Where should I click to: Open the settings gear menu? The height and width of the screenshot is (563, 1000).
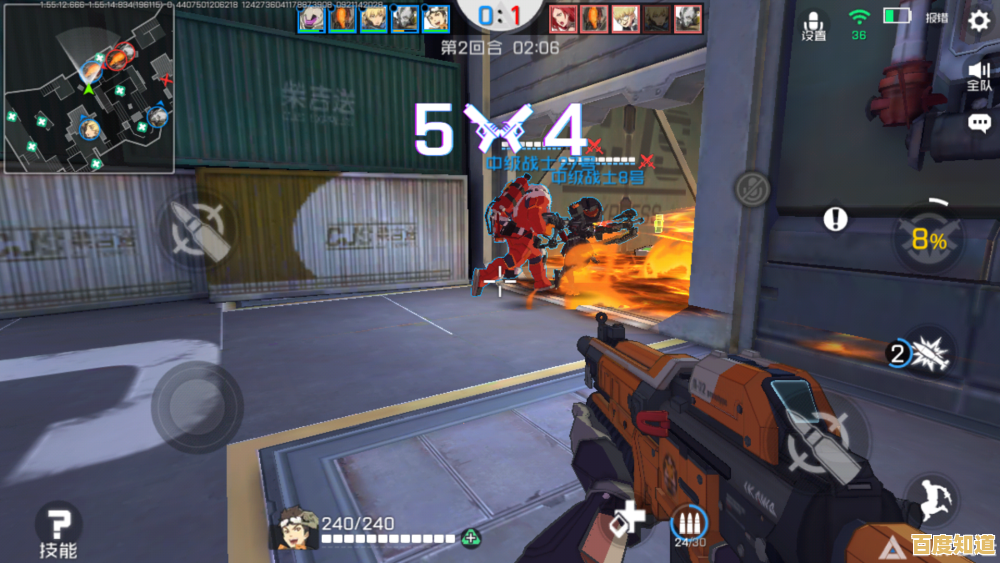tap(978, 19)
